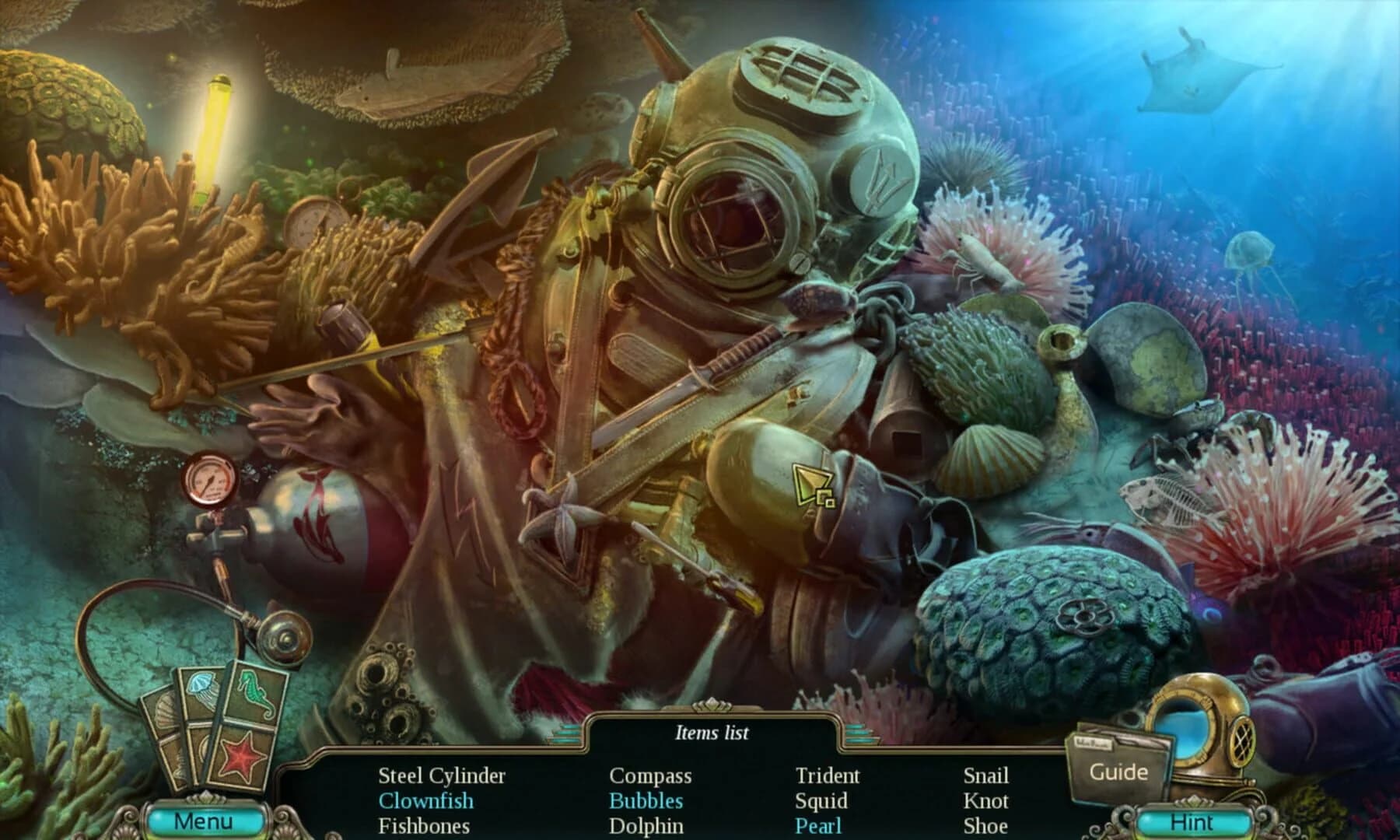The image size is (1400, 840).
Task: Toggle the completed Clownfish list entry
Action: pyautogui.click(x=425, y=799)
